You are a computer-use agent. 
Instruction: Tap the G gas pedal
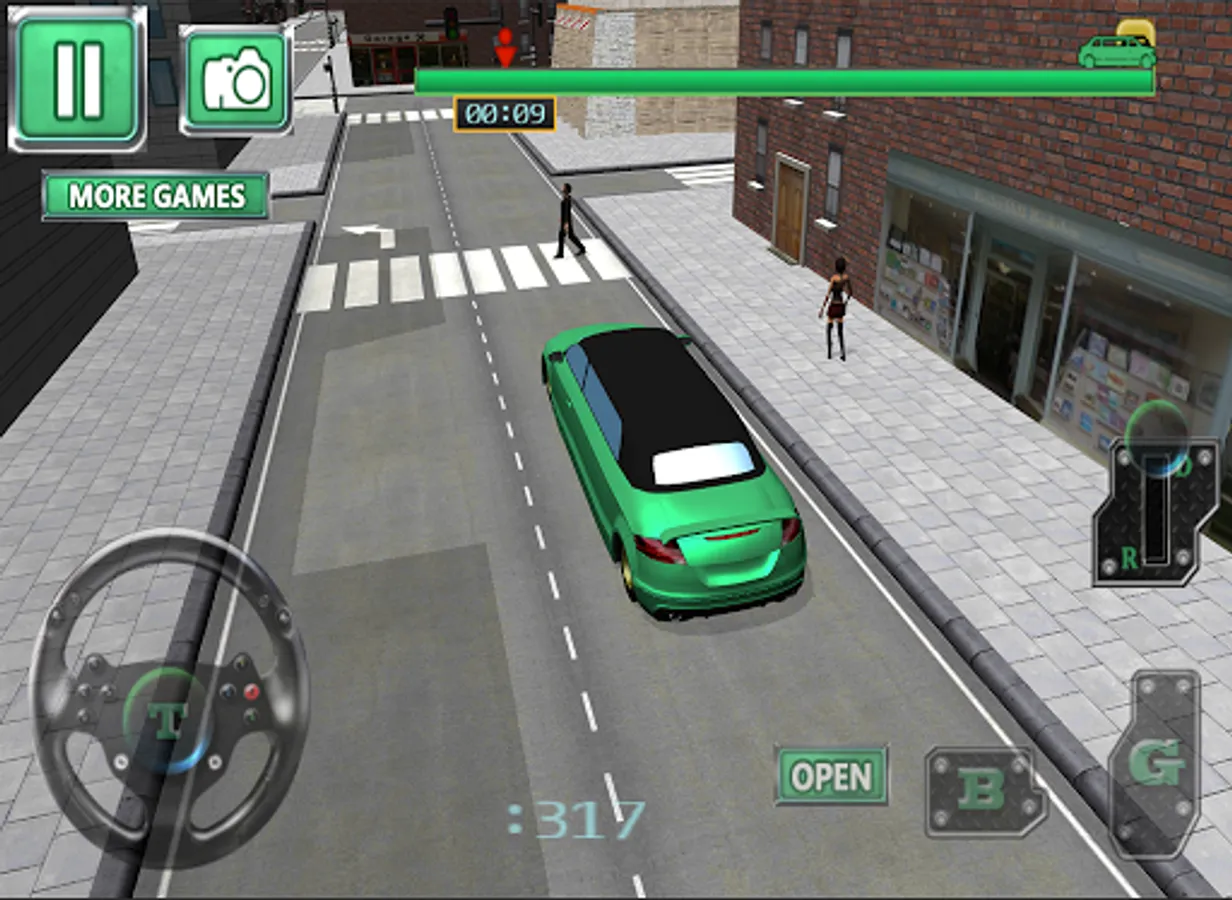pyautogui.click(x=1156, y=765)
